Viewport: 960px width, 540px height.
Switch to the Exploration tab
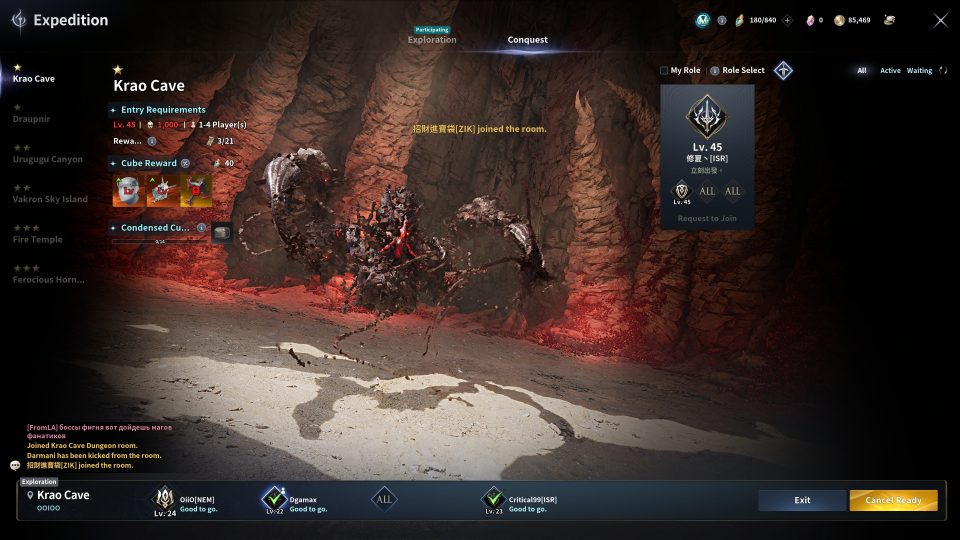[432, 40]
